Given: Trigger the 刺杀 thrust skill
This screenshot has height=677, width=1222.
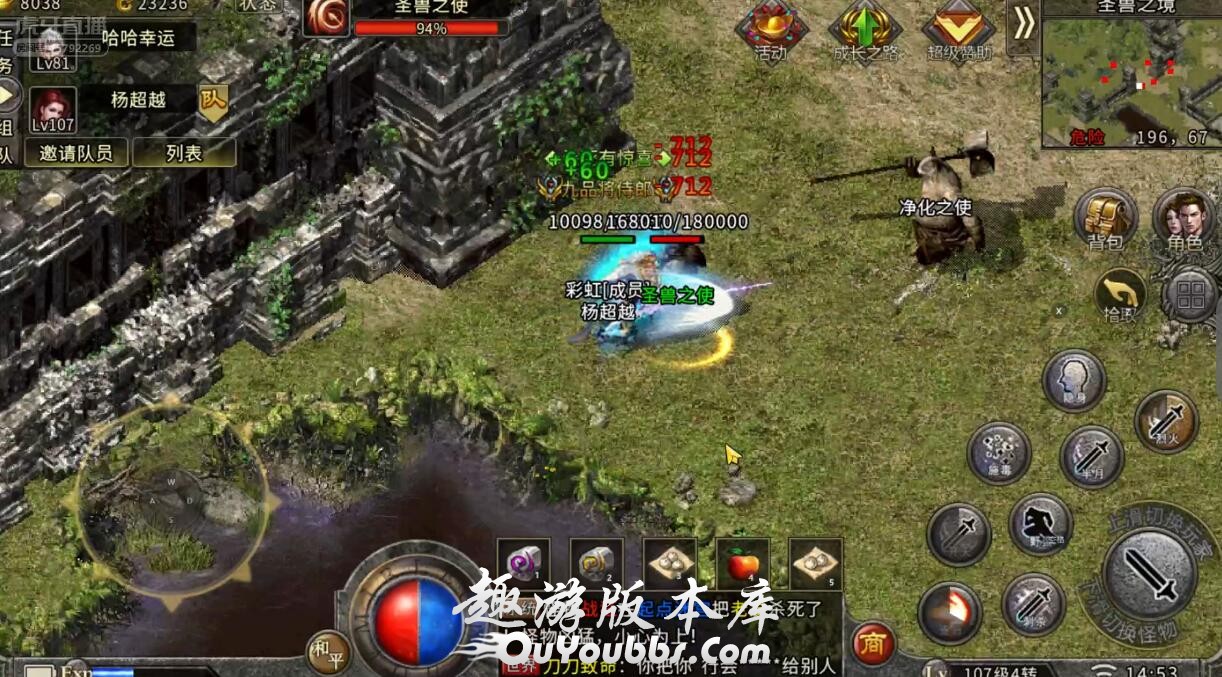Looking at the screenshot, I should click(x=1033, y=604).
